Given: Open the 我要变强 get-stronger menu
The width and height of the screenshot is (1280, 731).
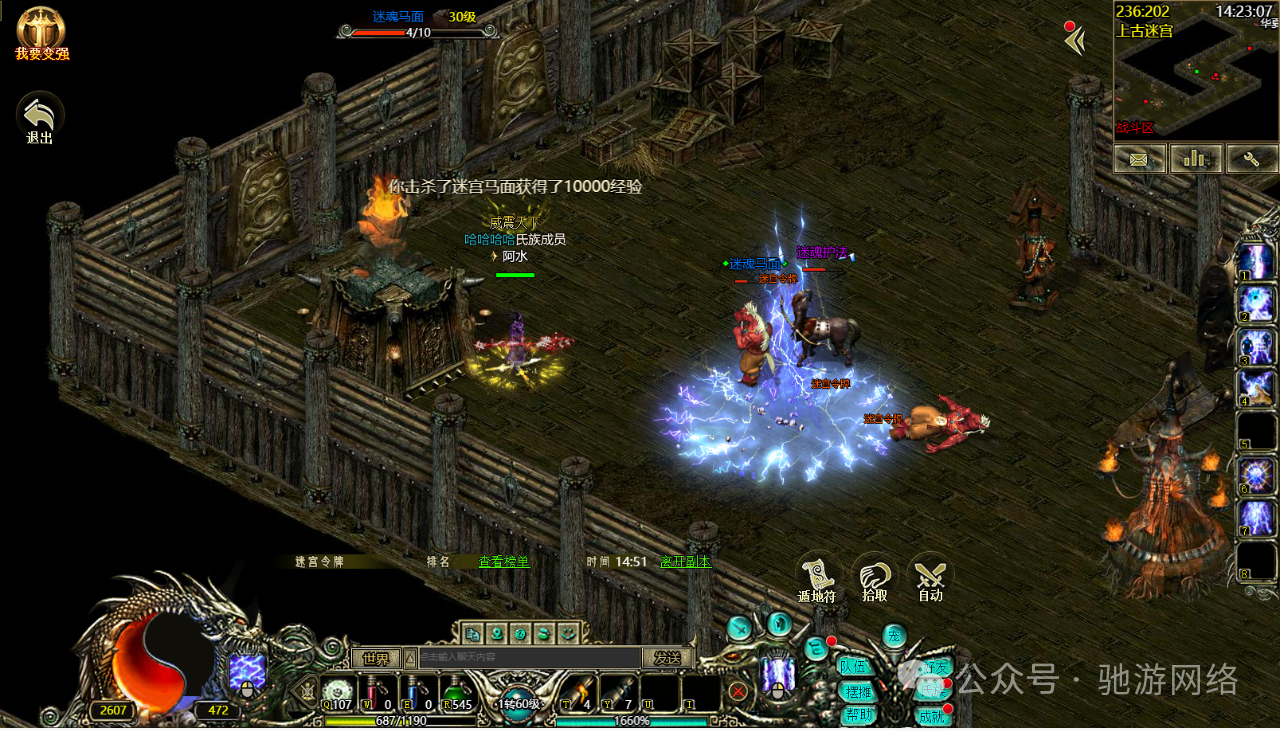Looking at the screenshot, I should (x=40, y=31).
